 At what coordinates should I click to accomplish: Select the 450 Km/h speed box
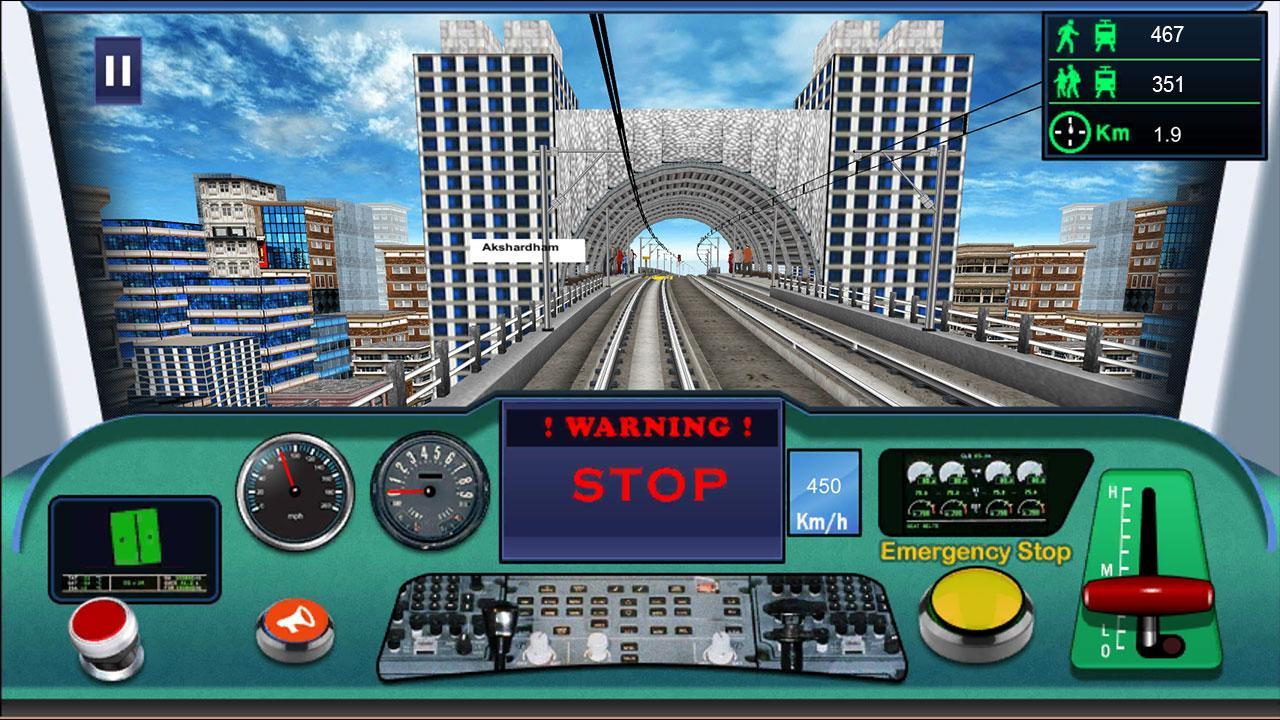(824, 492)
